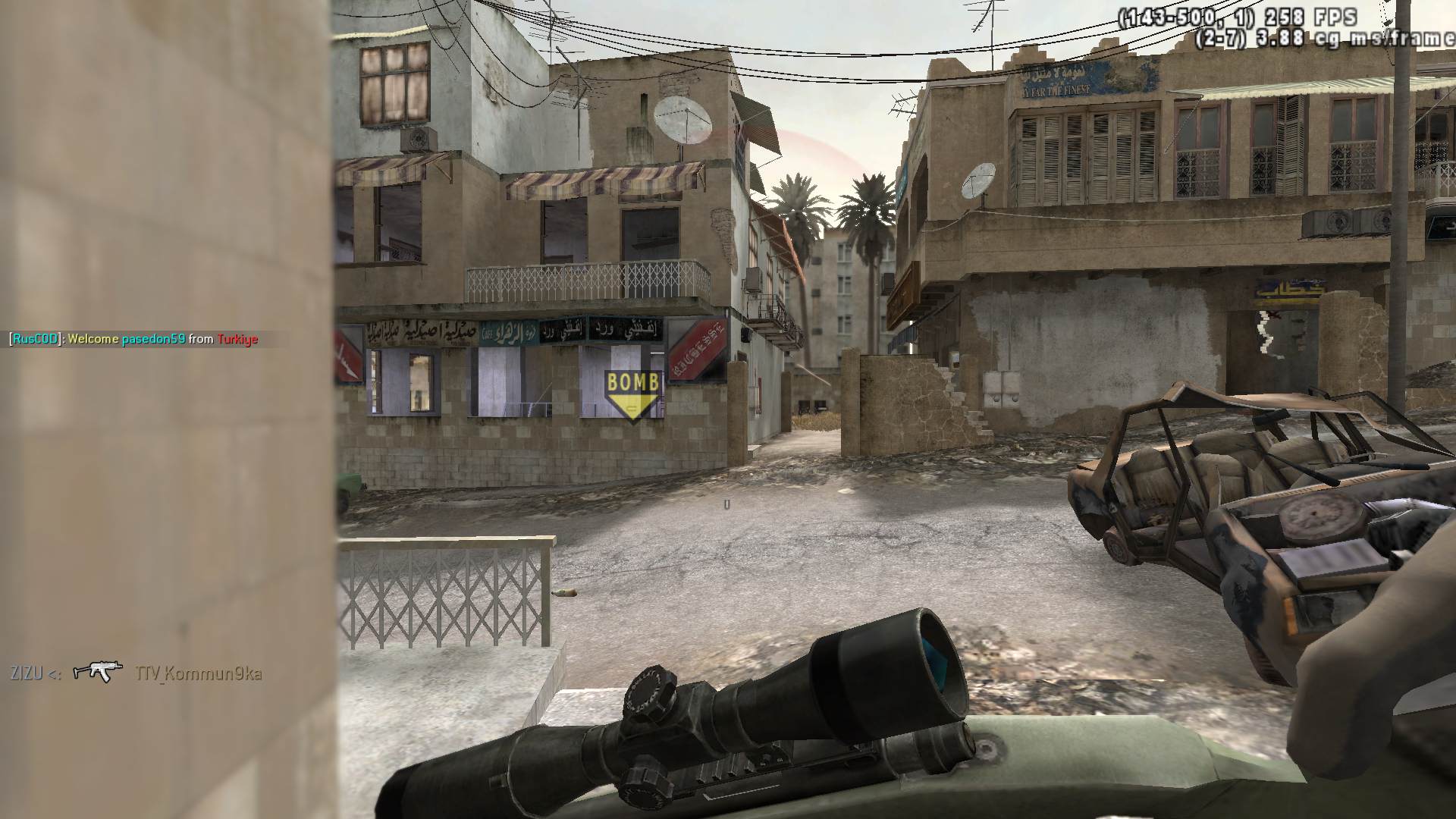
Task: Select the RusCOD welcome chat message
Action: point(133,339)
